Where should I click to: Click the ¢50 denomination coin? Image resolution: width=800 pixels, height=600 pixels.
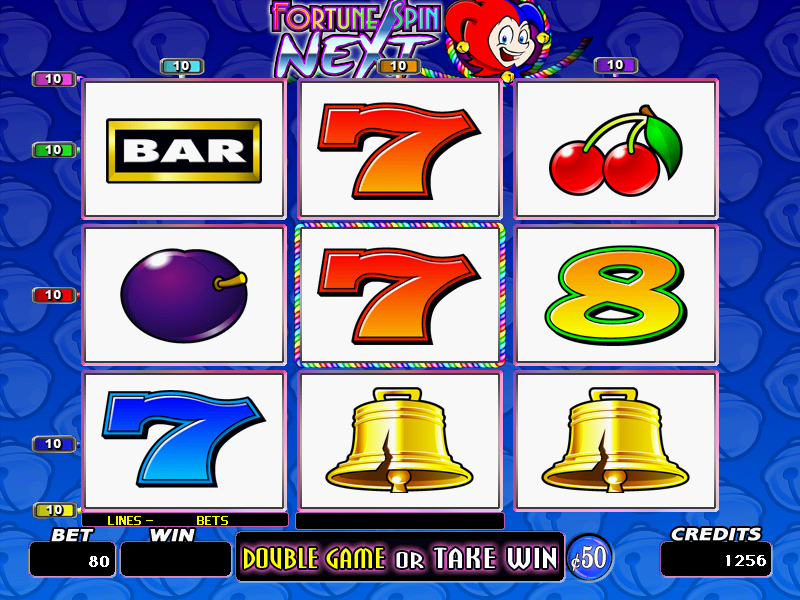tap(590, 558)
